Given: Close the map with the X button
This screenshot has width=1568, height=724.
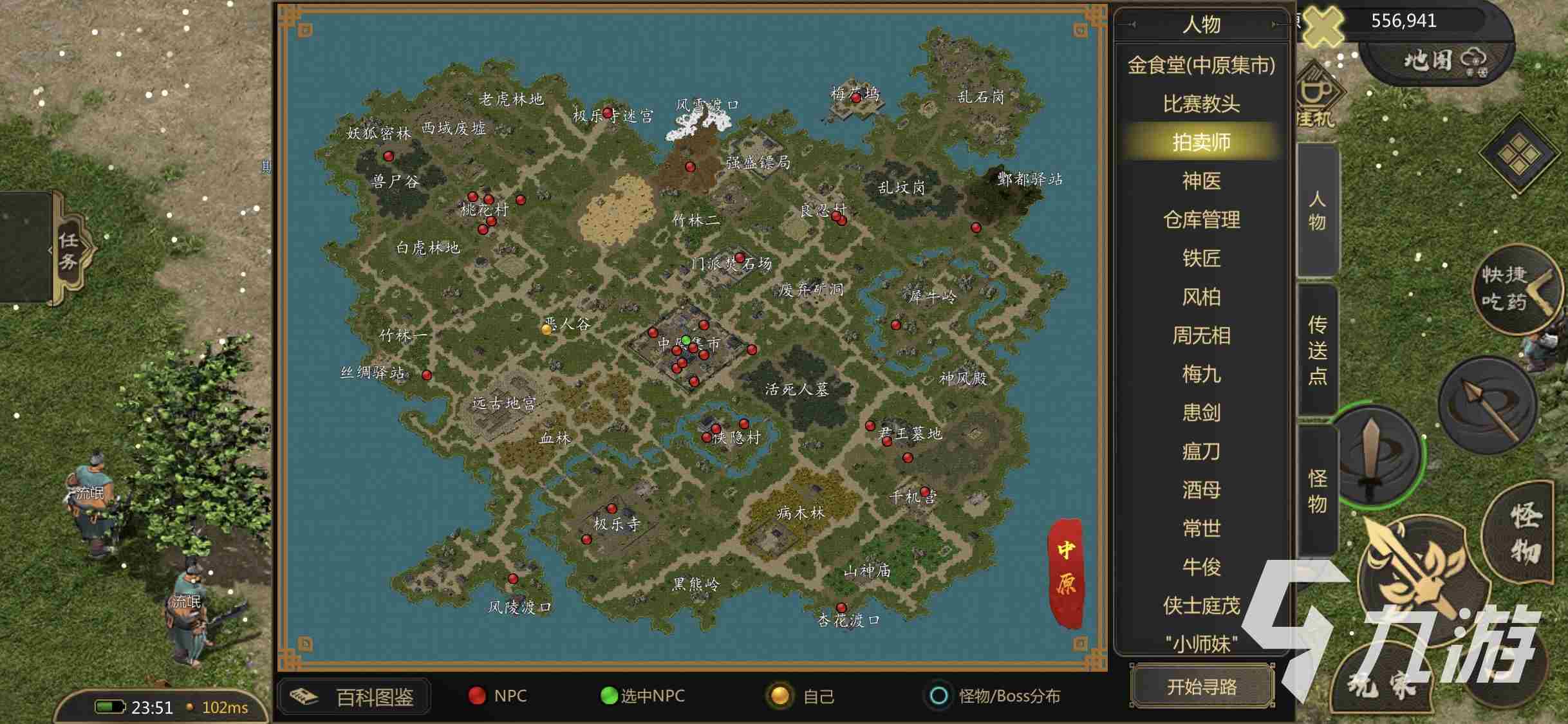Looking at the screenshot, I should pos(1323,24).
